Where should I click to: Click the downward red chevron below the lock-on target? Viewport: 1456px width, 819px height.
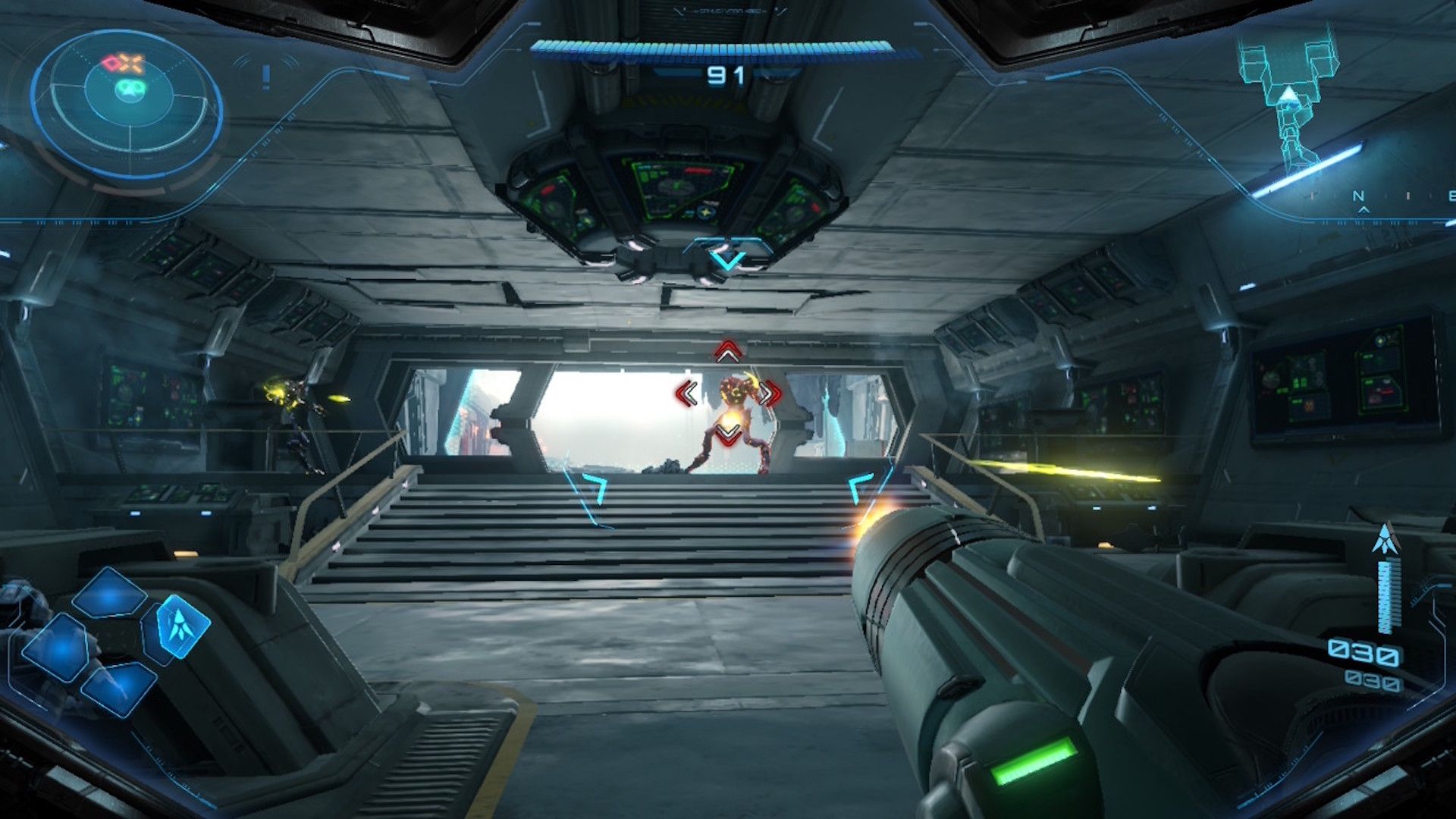pyautogui.click(x=726, y=434)
